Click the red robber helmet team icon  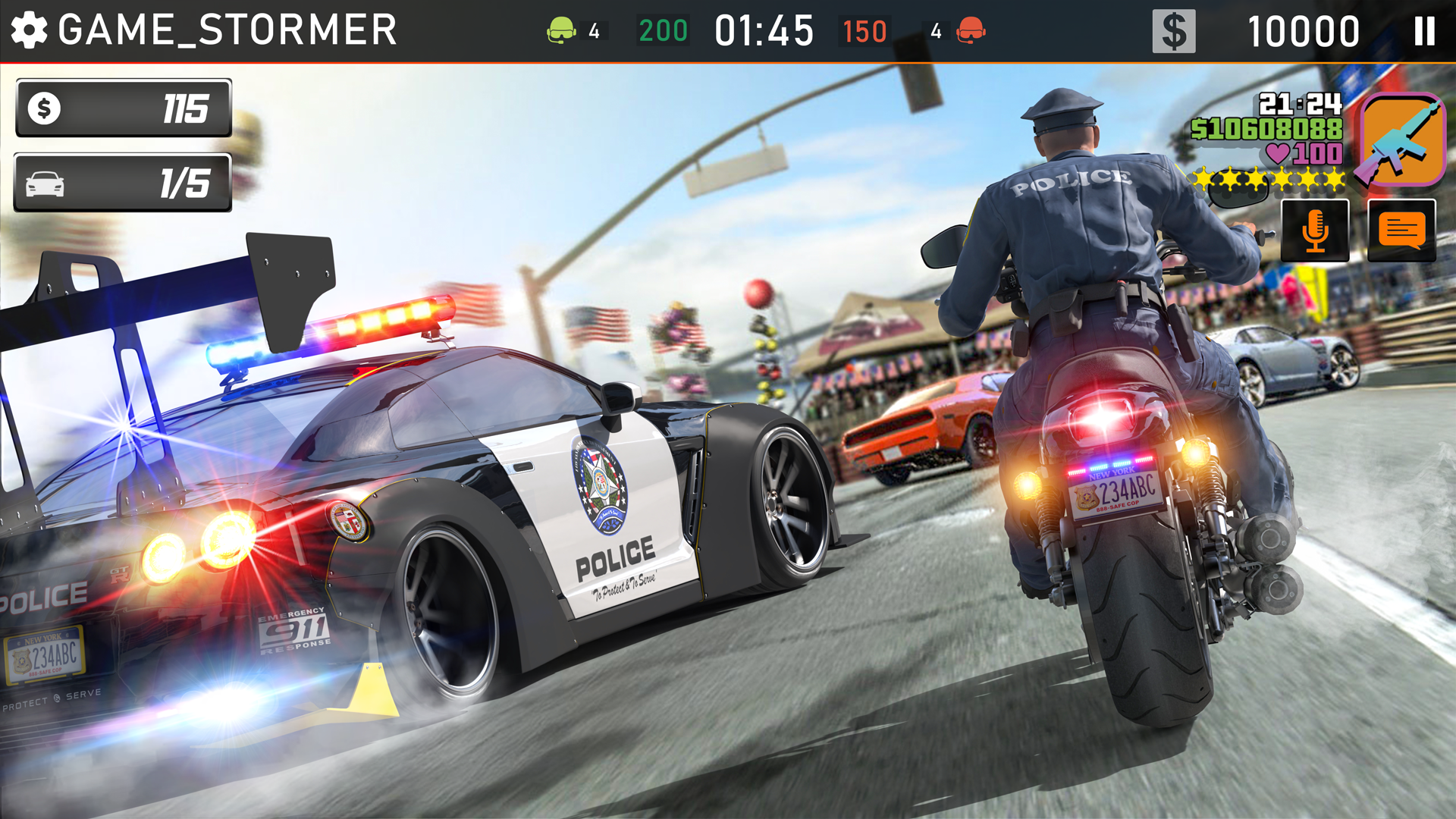coord(971,29)
